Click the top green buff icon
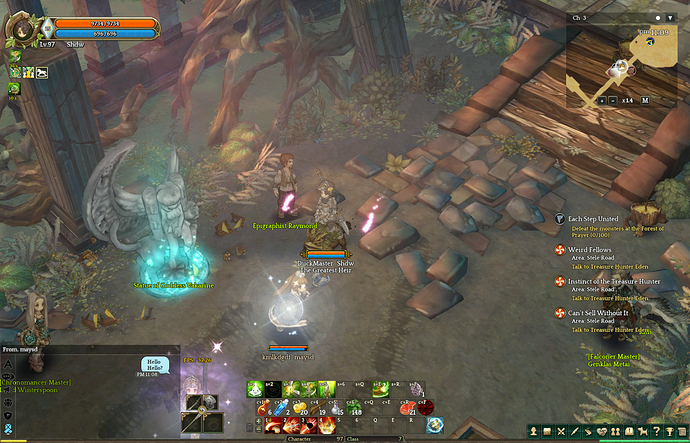Viewport: 690px width, 443px height. [x=15, y=57]
